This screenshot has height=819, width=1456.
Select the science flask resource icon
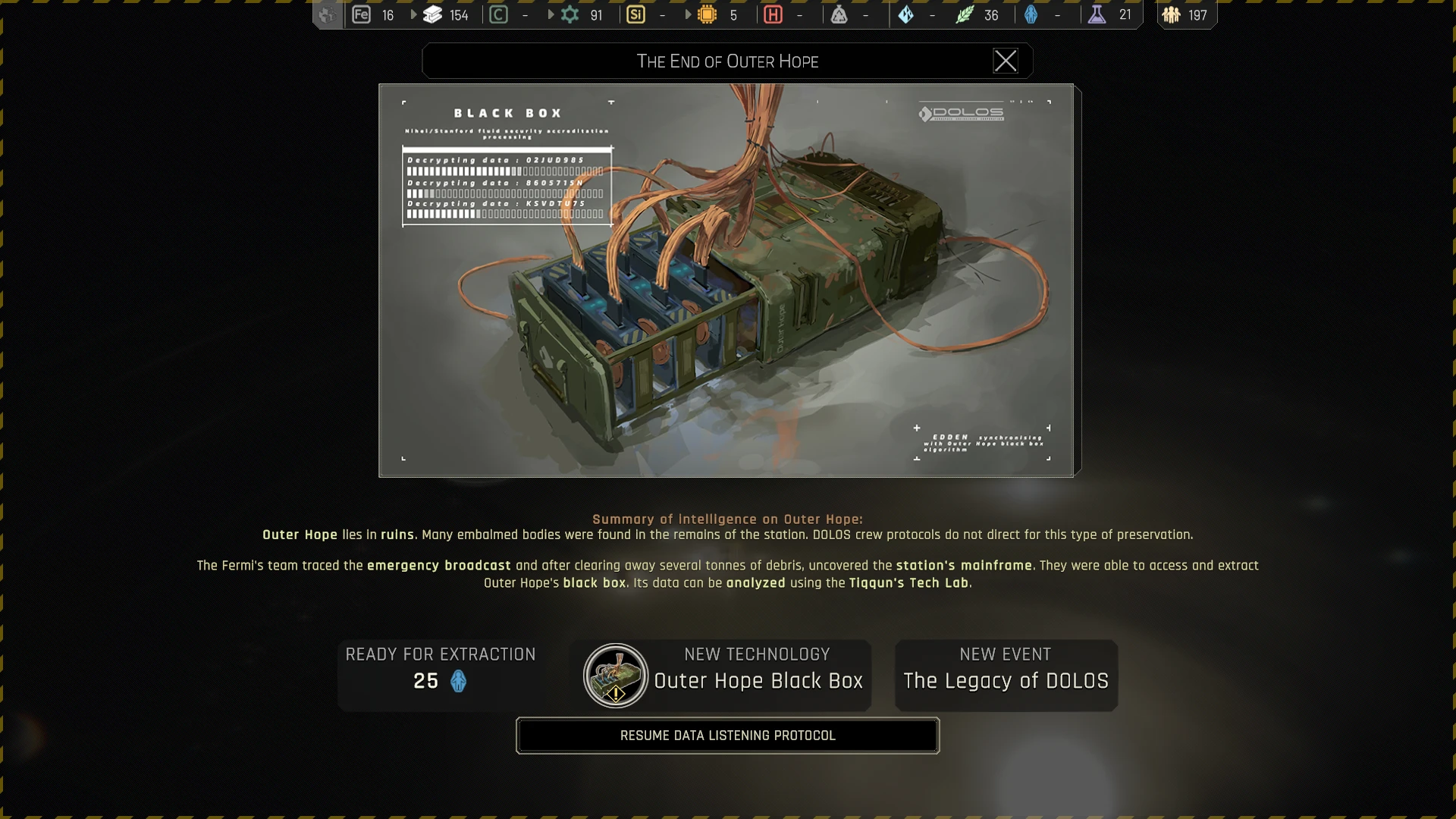pos(1097,15)
